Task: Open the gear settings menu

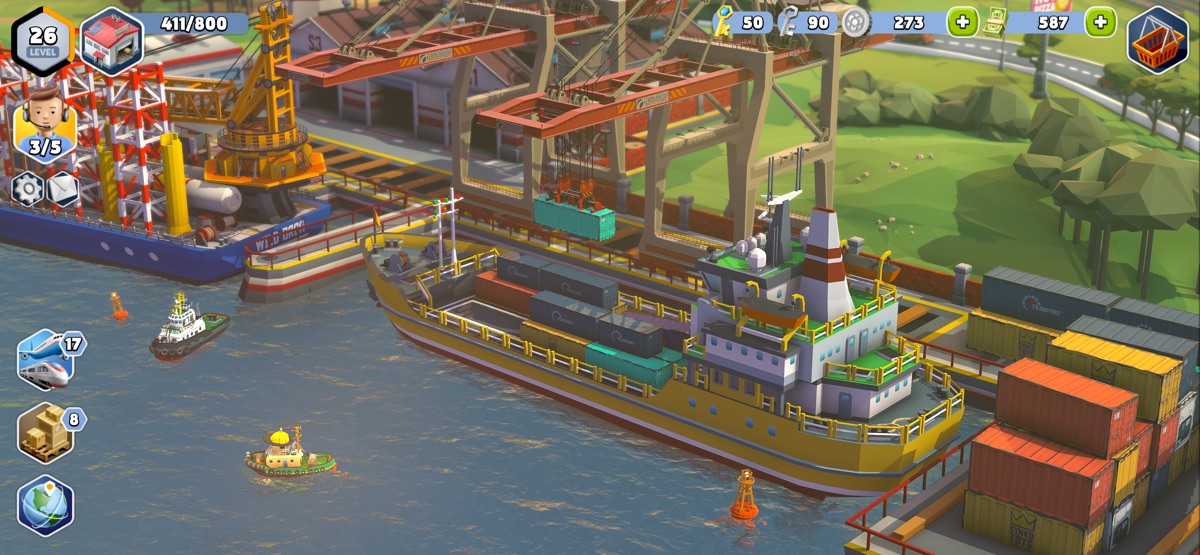Action: [x=27, y=188]
